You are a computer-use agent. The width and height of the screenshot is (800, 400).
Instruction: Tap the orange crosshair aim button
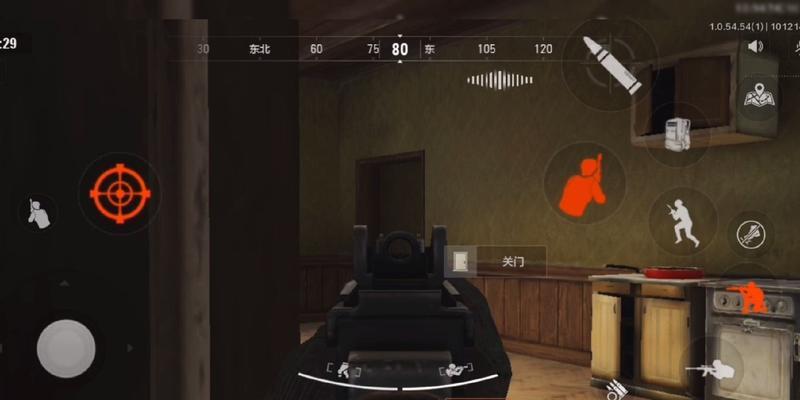(120, 193)
